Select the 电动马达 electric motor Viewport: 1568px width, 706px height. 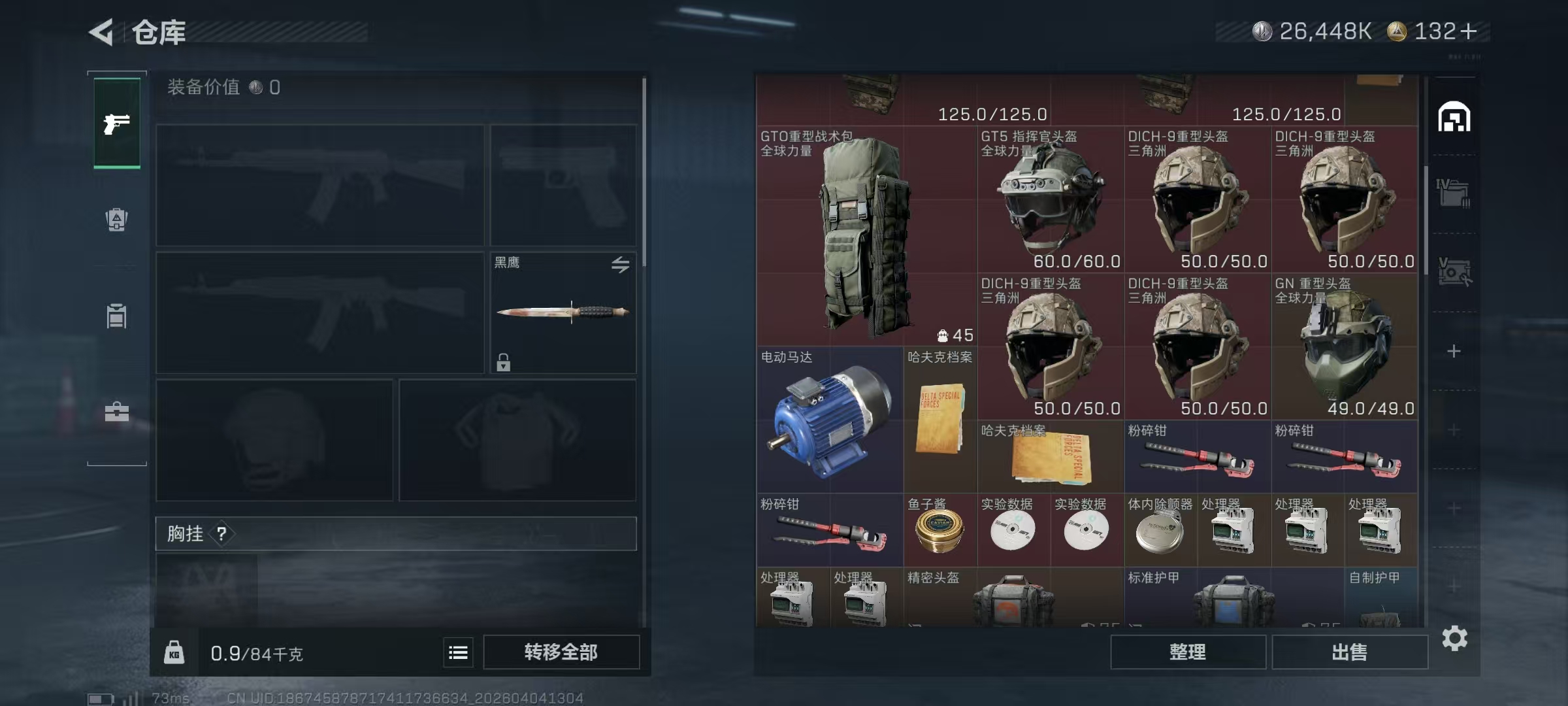830,420
